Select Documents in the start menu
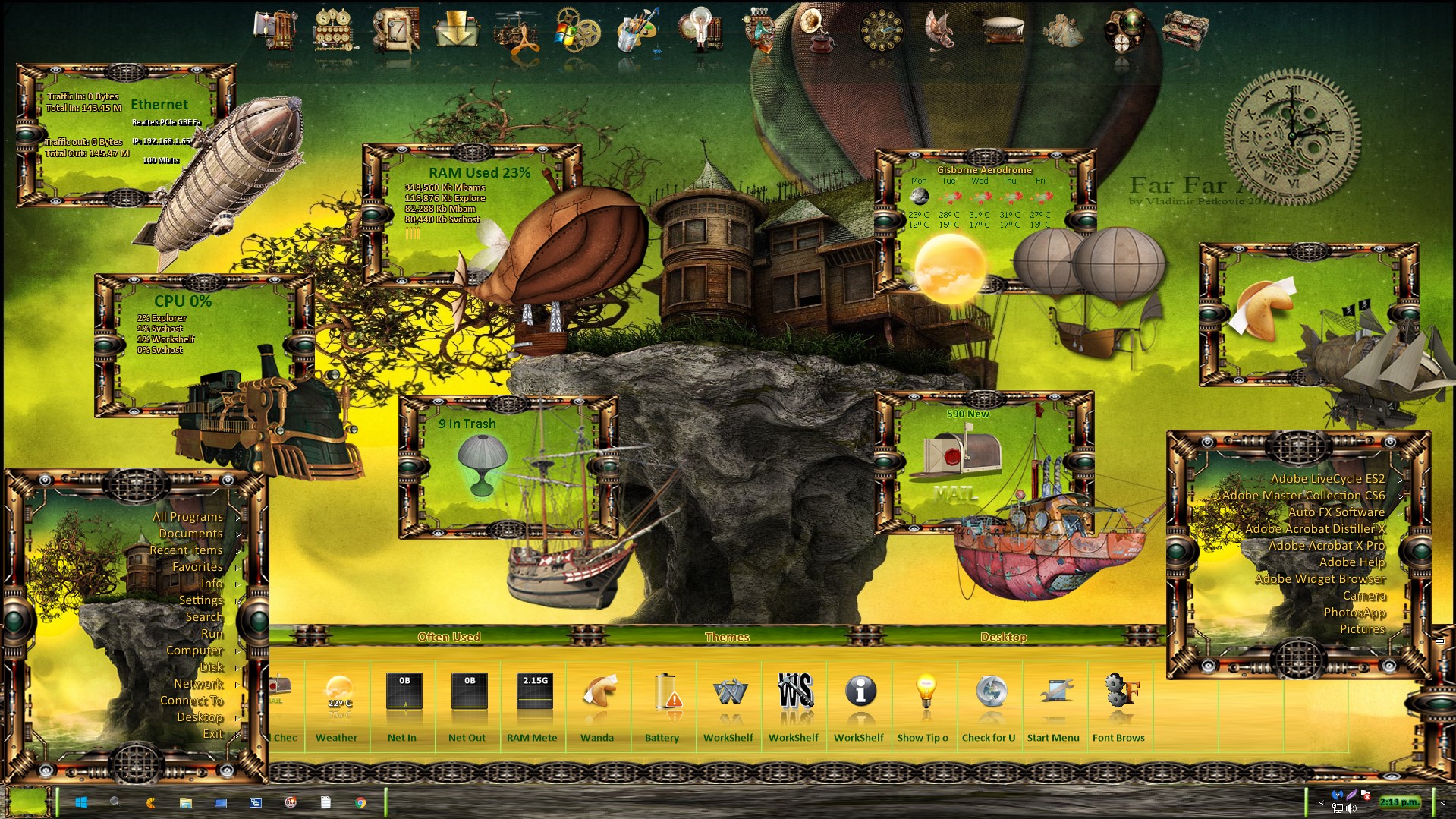This screenshot has width=1456, height=819. [190, 534]
